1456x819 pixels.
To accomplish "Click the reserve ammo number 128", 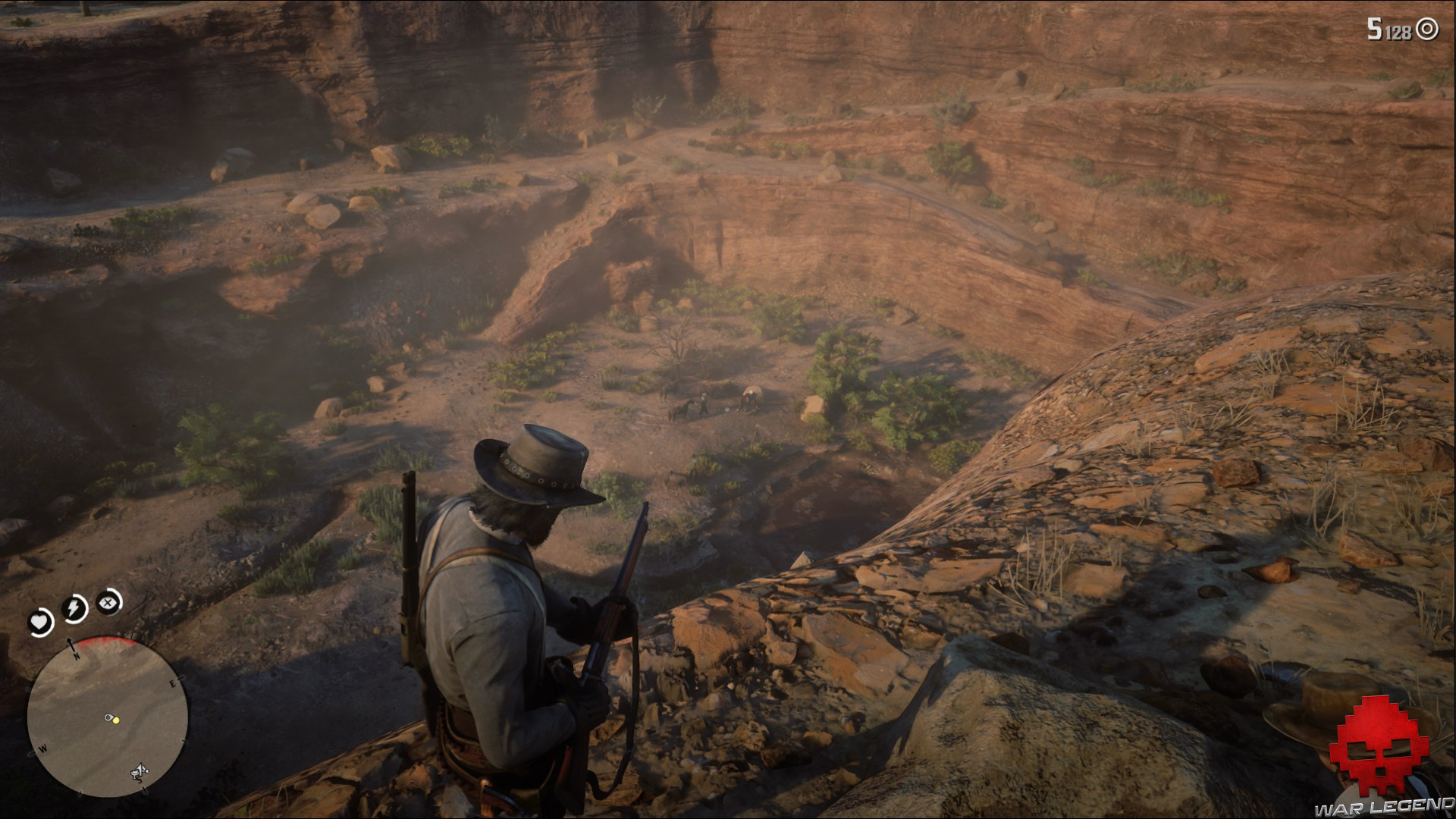I will [x=1398, y=32].
